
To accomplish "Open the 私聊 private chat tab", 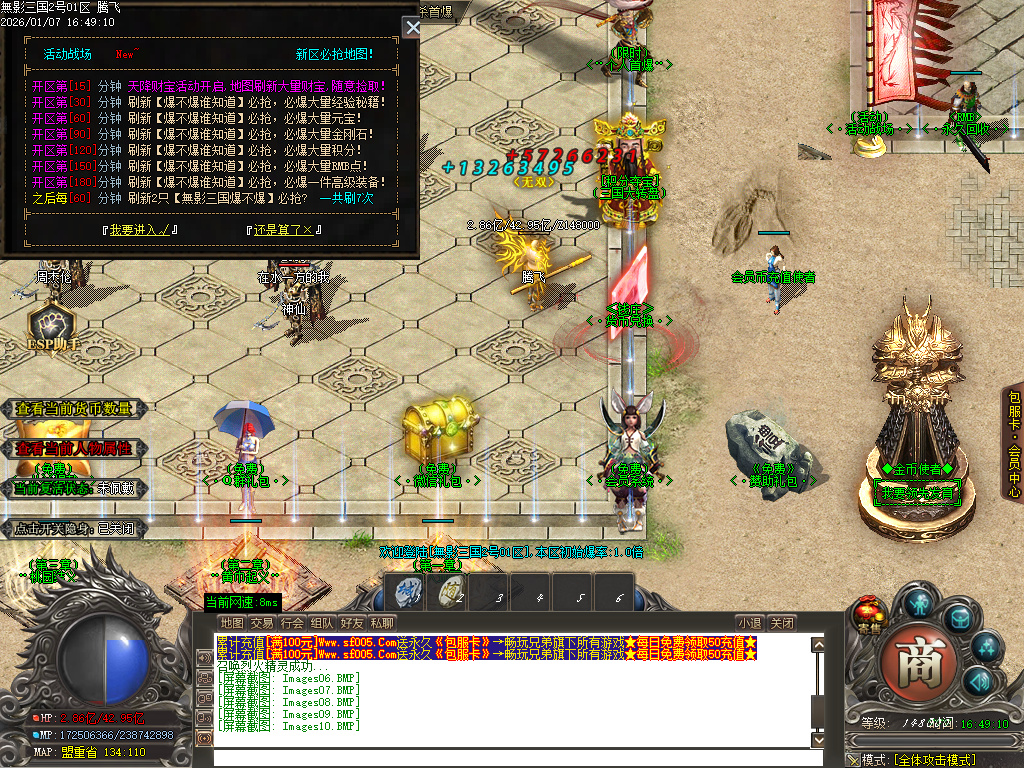I will (381, 623).
